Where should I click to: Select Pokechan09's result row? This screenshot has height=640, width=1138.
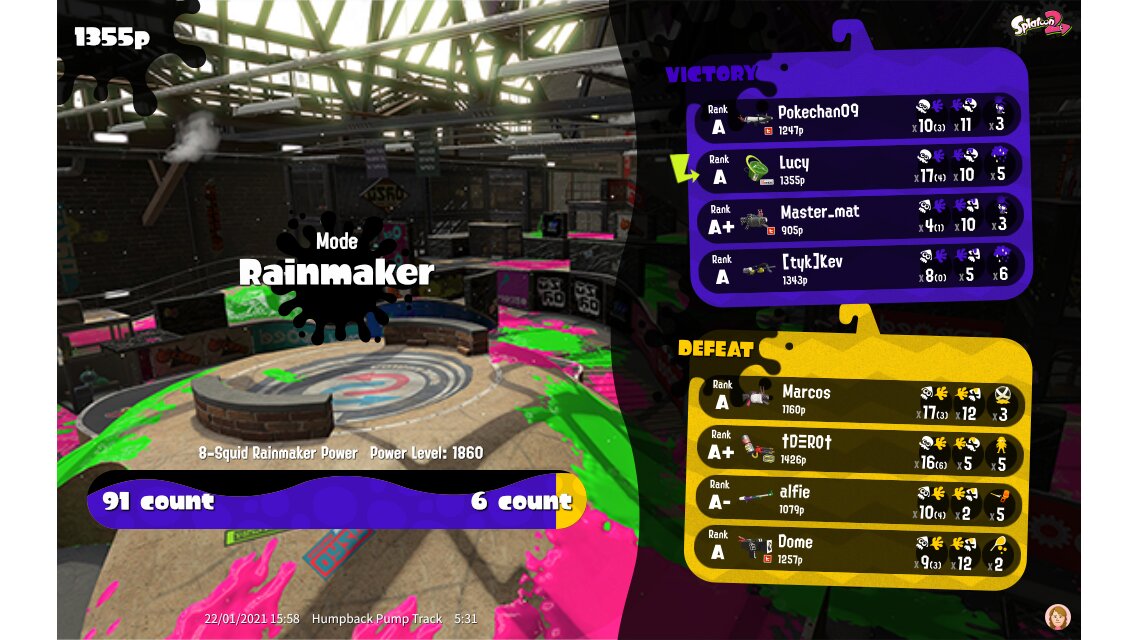click(x=860, y=118)
